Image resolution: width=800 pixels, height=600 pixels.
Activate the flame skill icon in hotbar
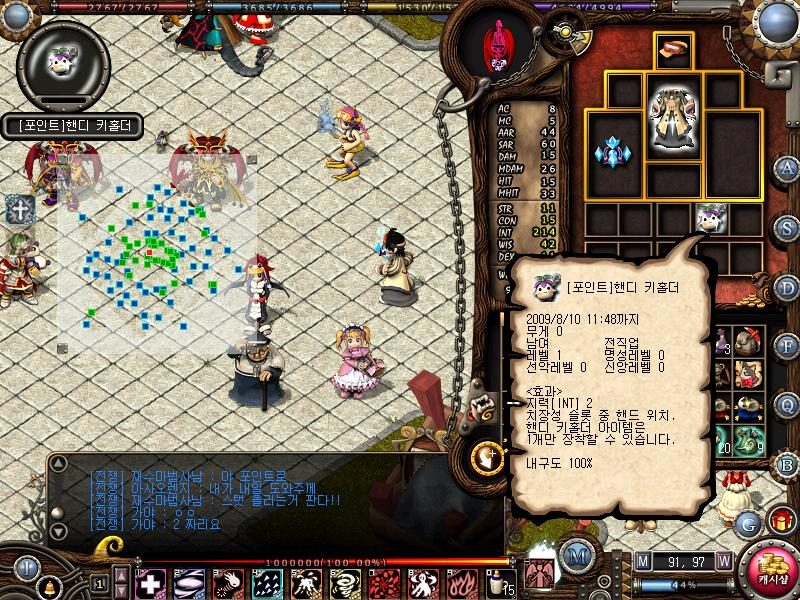[x=463, y=582]
